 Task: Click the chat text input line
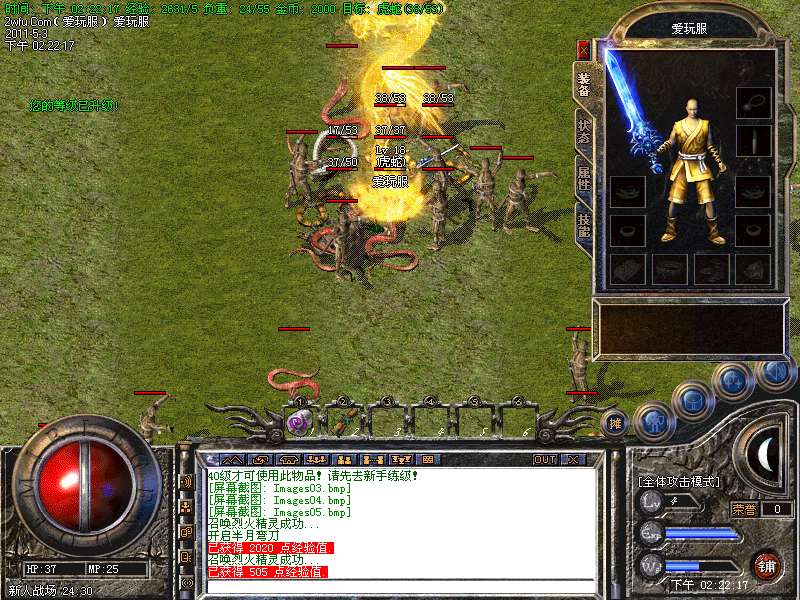click(400, 586)
